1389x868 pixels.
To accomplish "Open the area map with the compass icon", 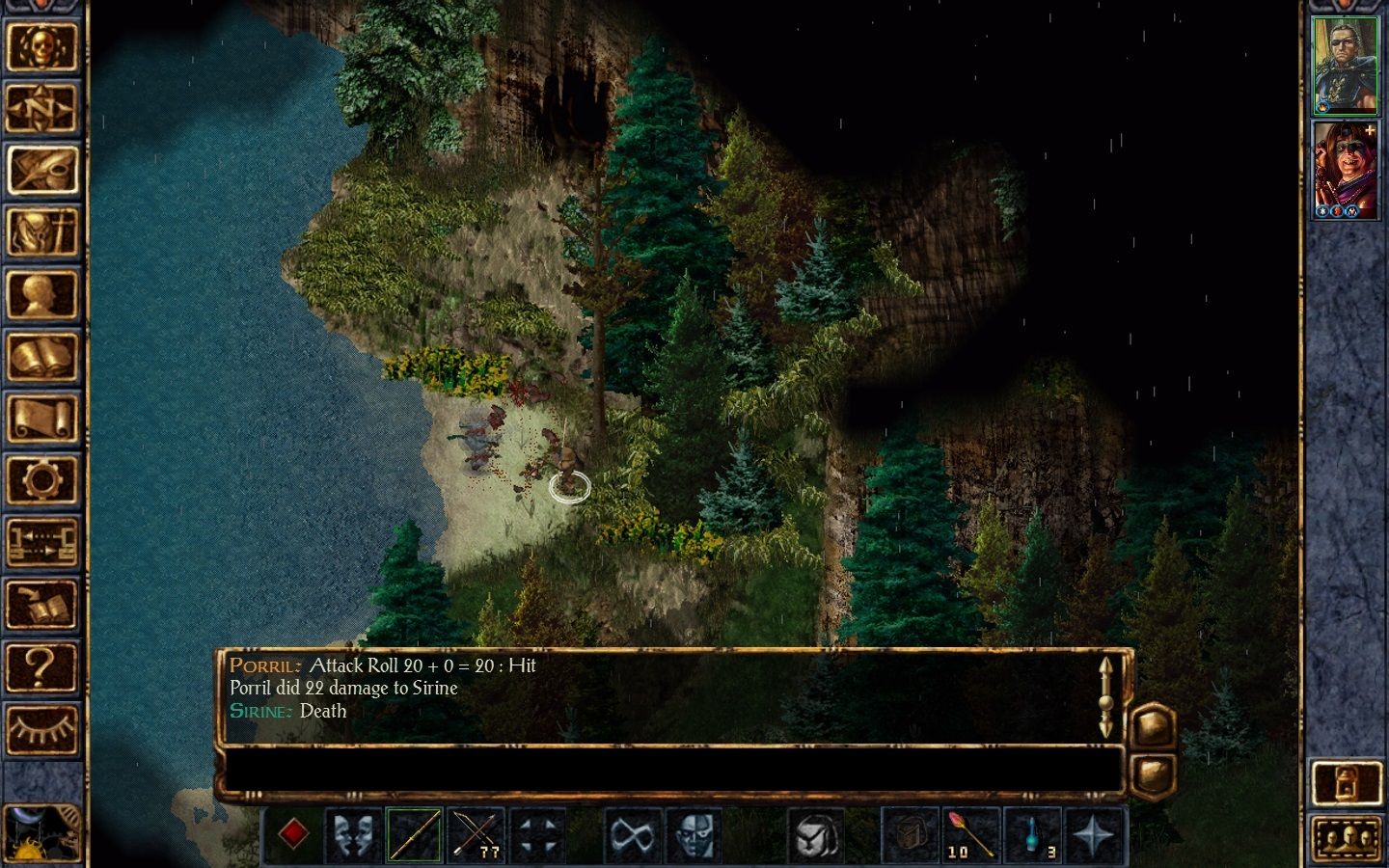I will [x=41, y=109].
